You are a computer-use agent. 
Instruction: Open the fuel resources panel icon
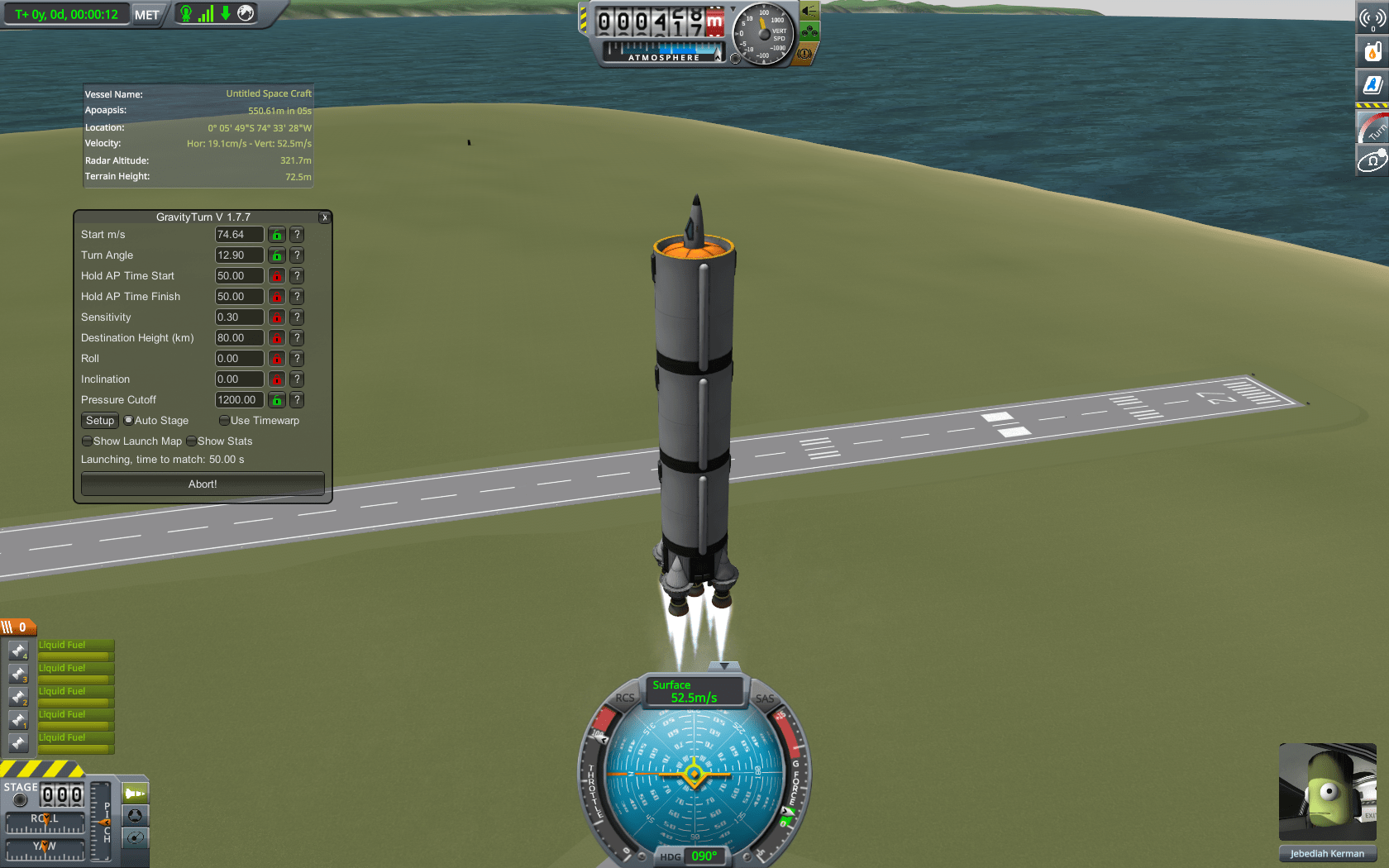[x=1372, y=50]
